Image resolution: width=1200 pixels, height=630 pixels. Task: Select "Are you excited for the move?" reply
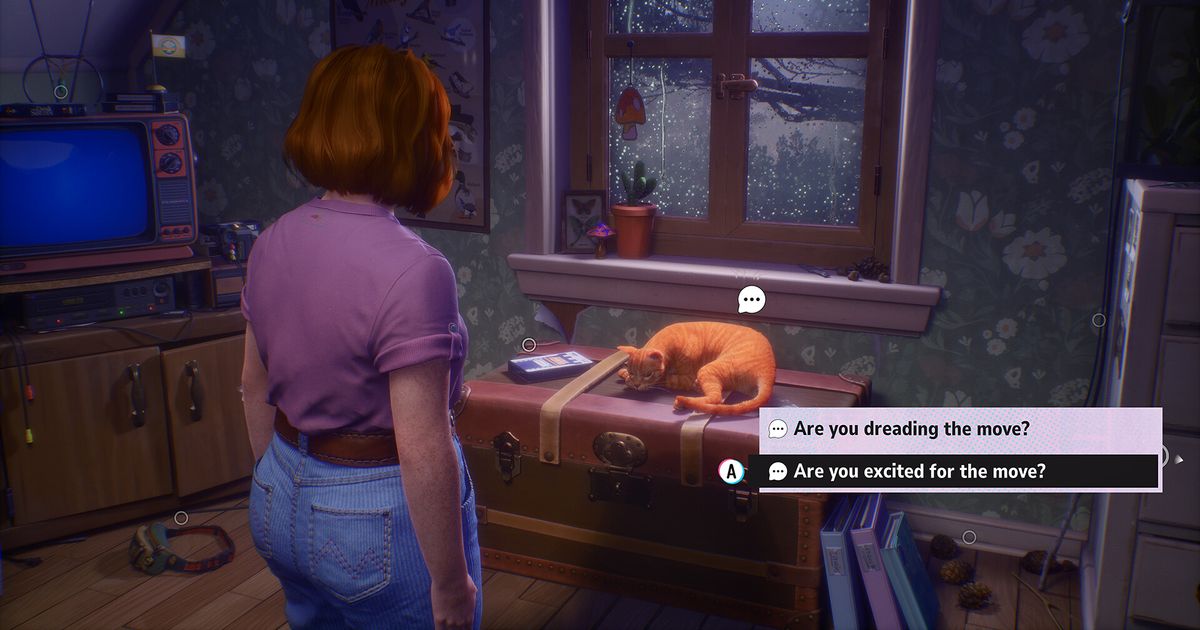point(919,471)
